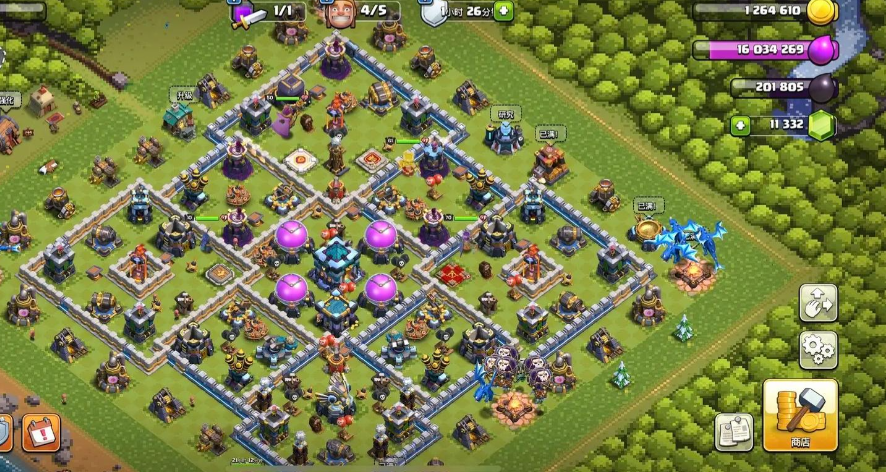Open the shop with the hammer icon
Screen dimensions: 886x472
800,415
